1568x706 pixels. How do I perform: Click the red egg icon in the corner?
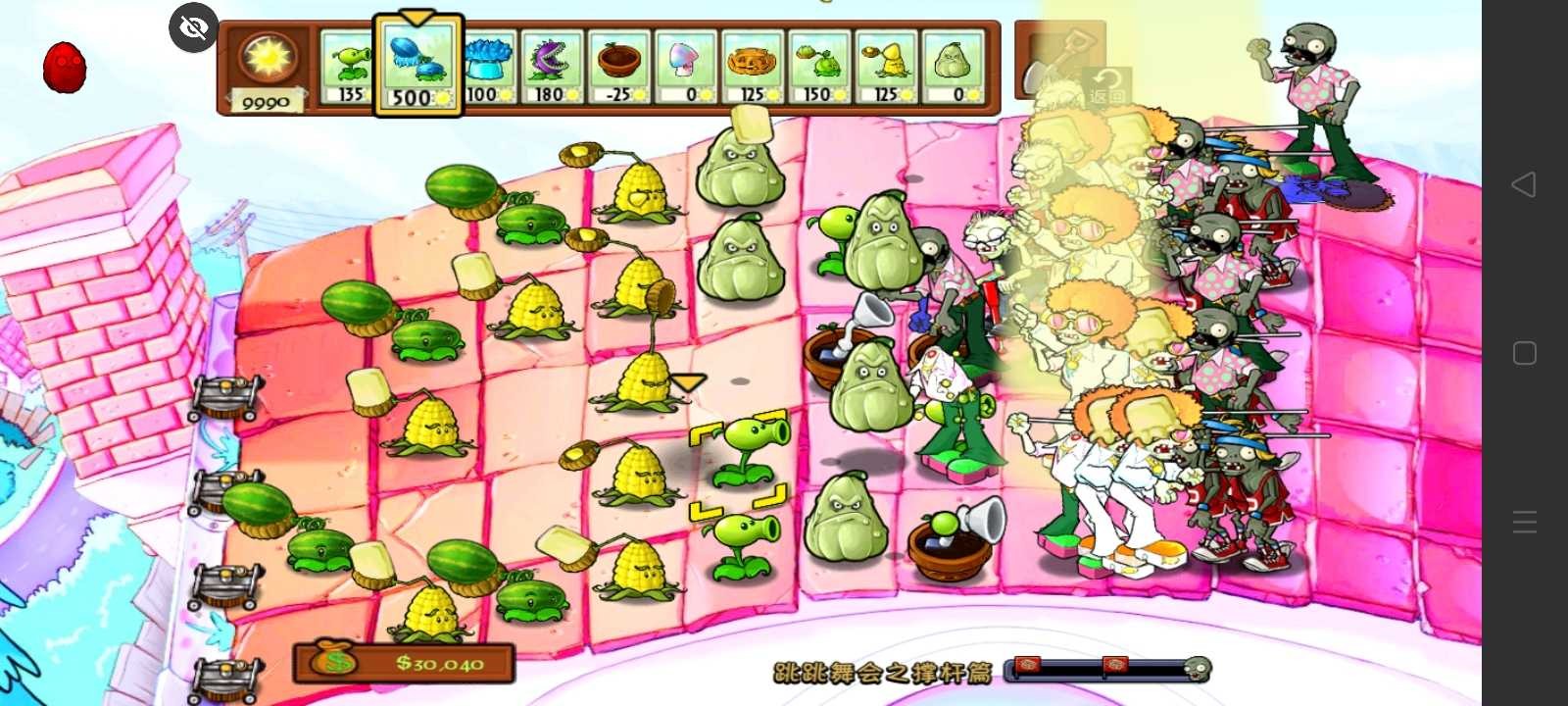[64, 67]
